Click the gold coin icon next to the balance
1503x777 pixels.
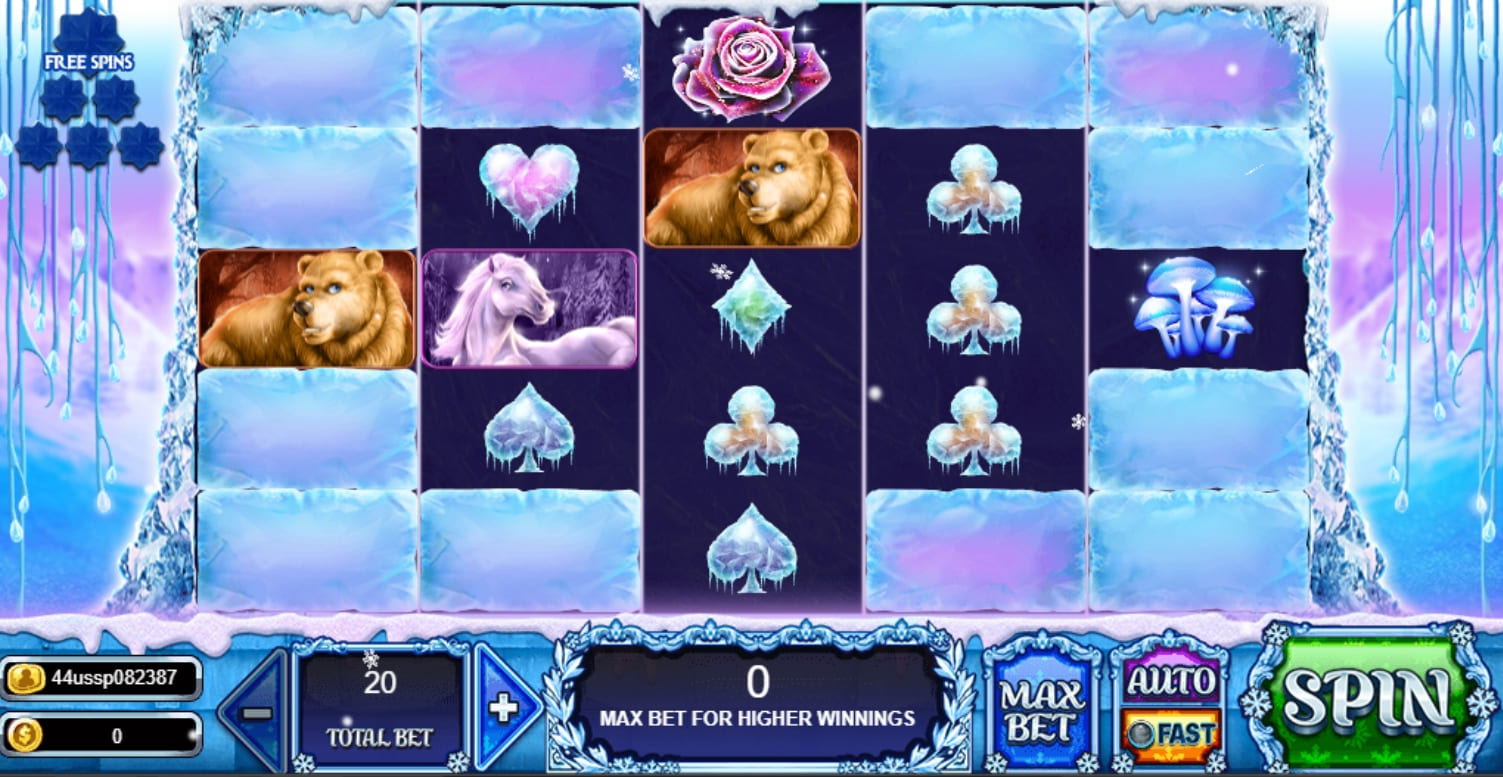coord(25,735)
